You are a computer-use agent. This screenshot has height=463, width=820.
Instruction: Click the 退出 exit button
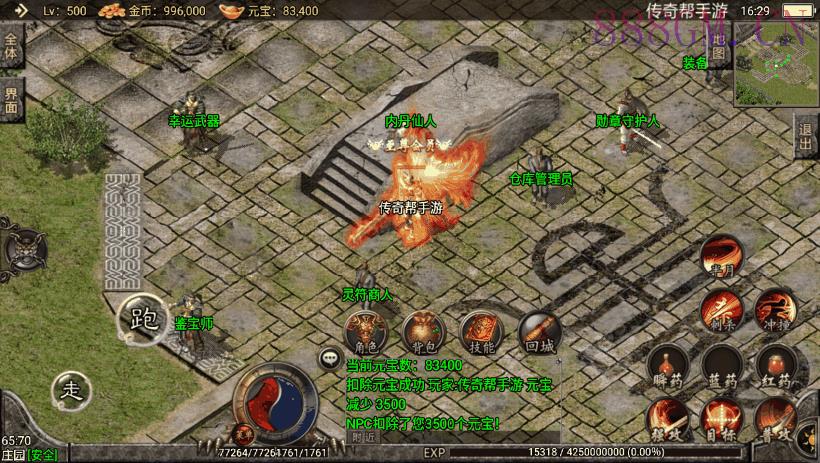[x=806, y=137]
